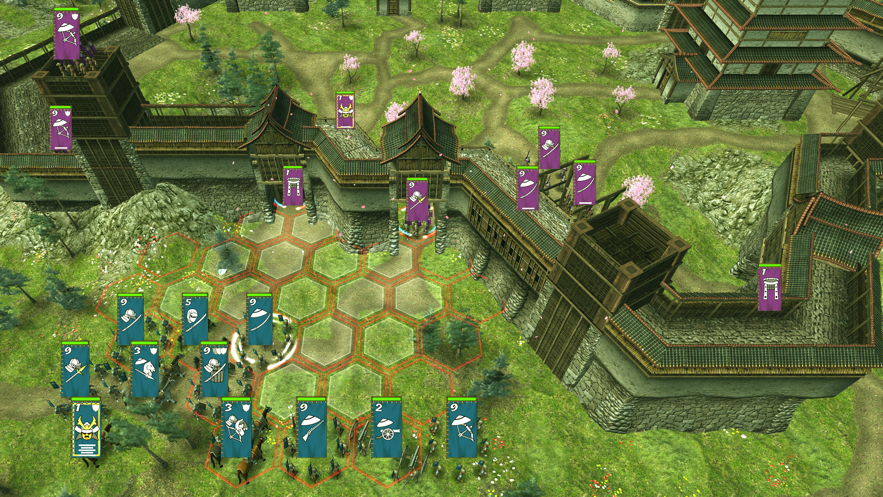Select the teal banner numbered 5
The width and height of the screenshot is (883, 497).
pyautogui.click(x=195, y=321)
